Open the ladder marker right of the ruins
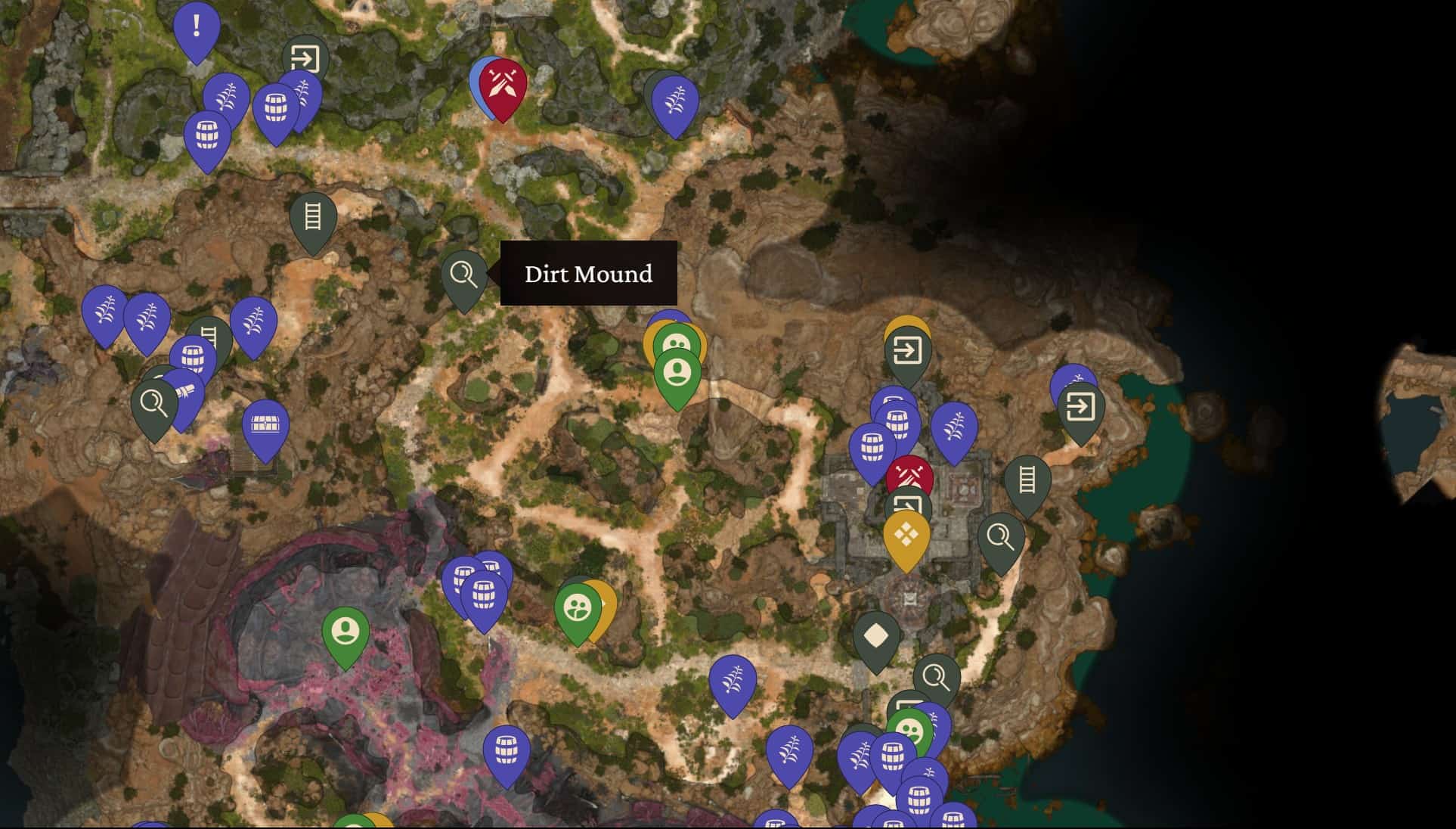This screenshot has width=1456, height=829. tap(1027, 478)
